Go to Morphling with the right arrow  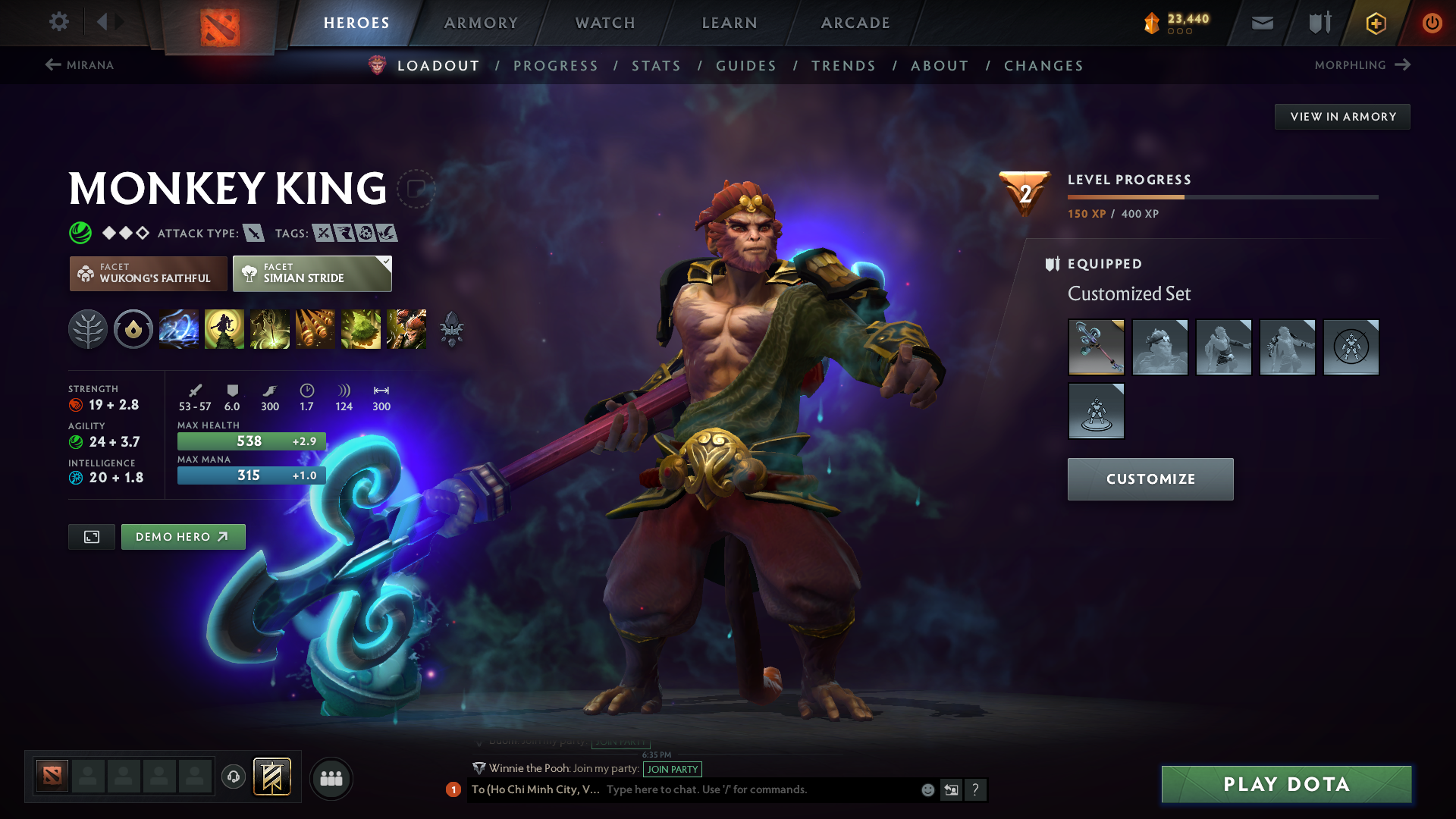[1401, 65]
